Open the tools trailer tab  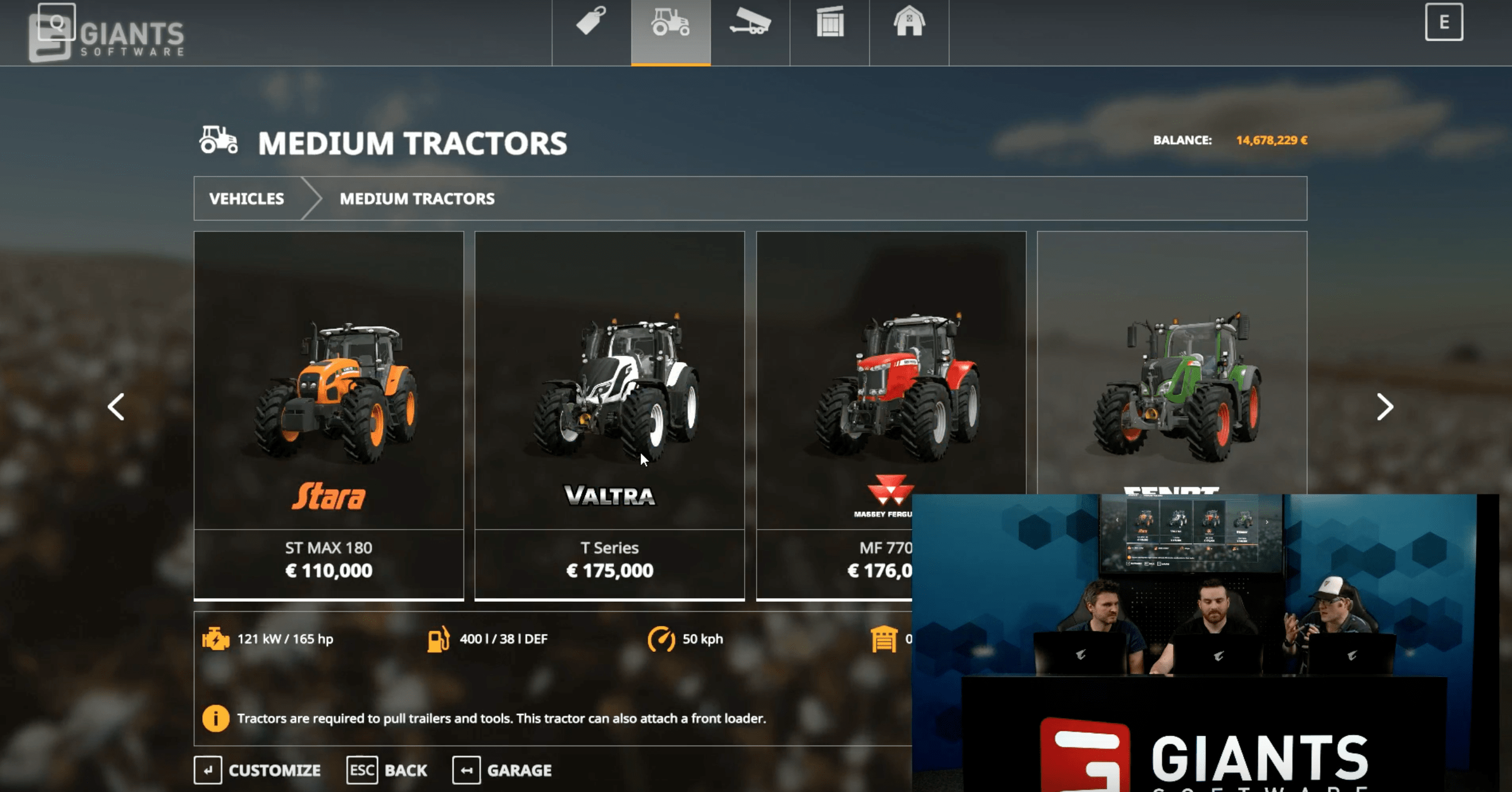point(750,24)
